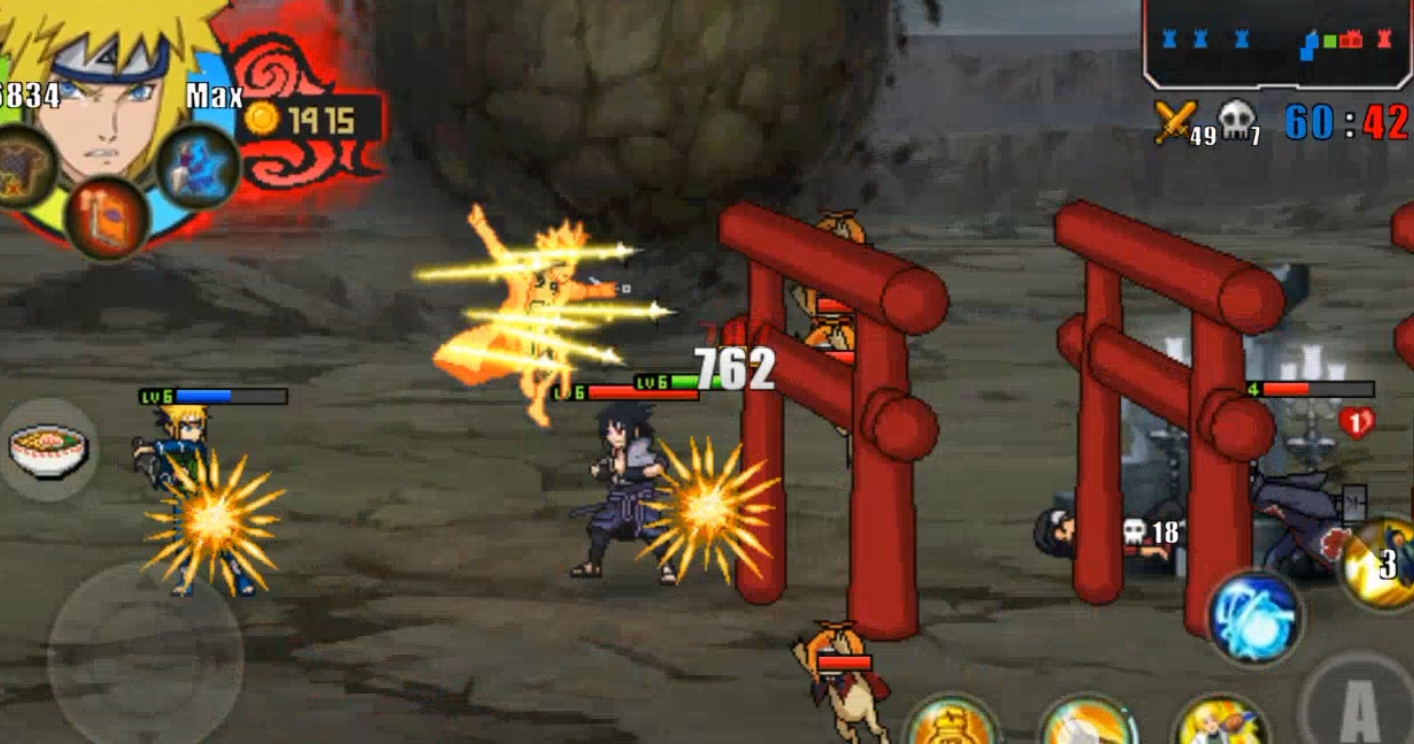Select the blue star item slot
Image resolution: width=1414 pixels, height=744 pixels.
coord(197,166)
